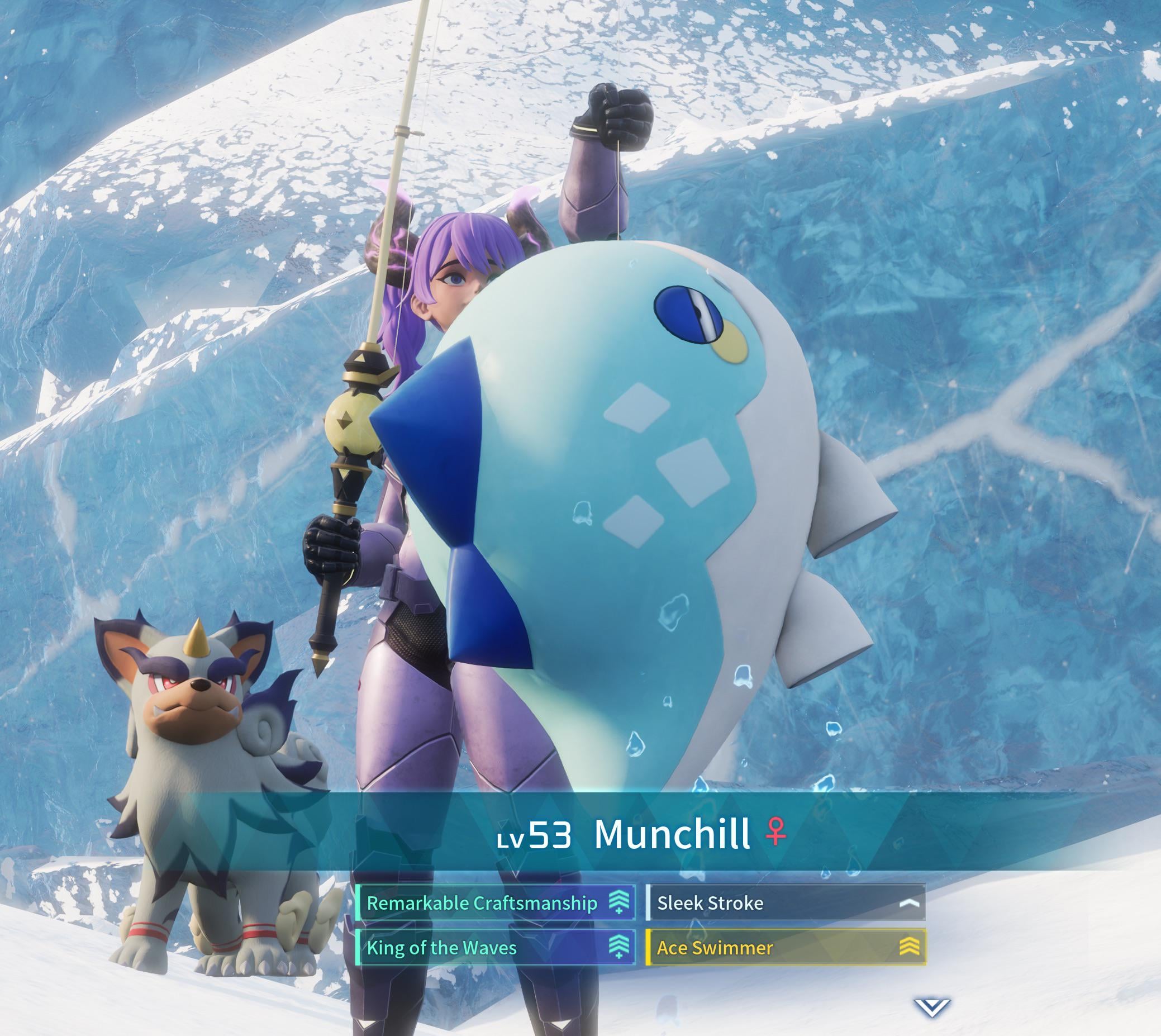The image size is (1161, 1036).
Task: Click the King of the Waves trait
Action: tap(494, 948)
